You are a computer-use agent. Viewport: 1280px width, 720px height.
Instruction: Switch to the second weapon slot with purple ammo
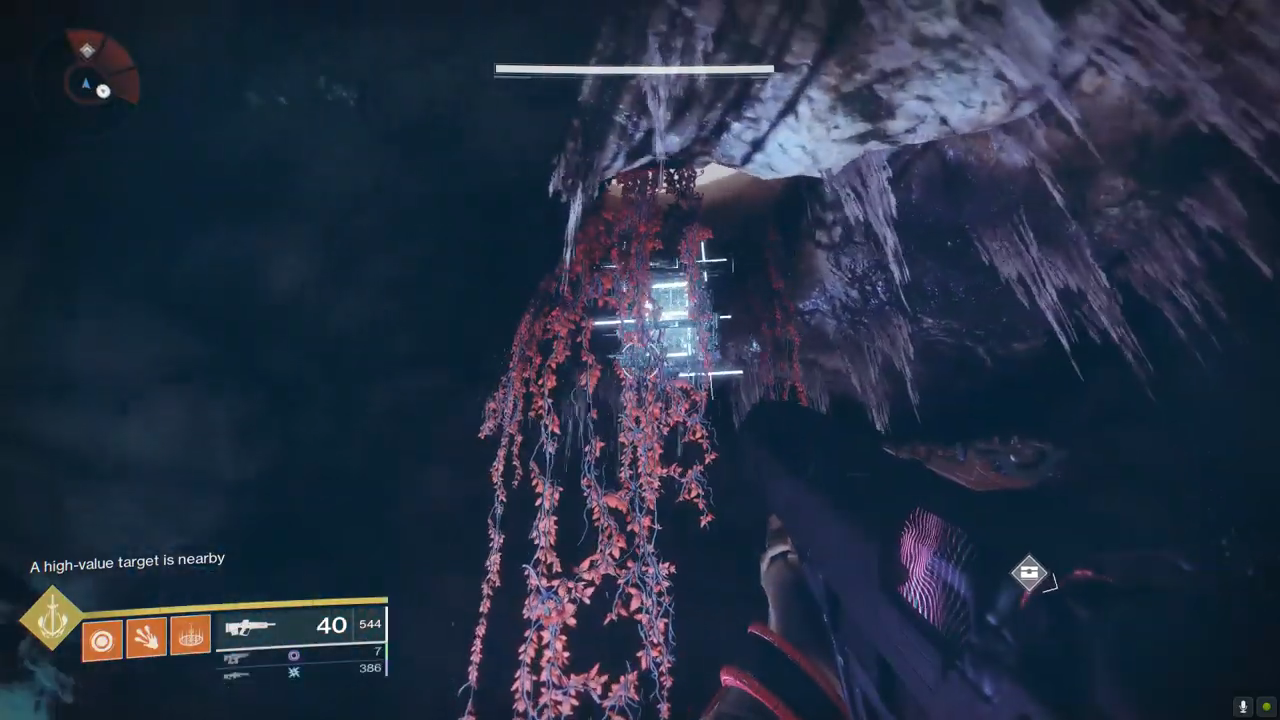[x=299, y=655]
